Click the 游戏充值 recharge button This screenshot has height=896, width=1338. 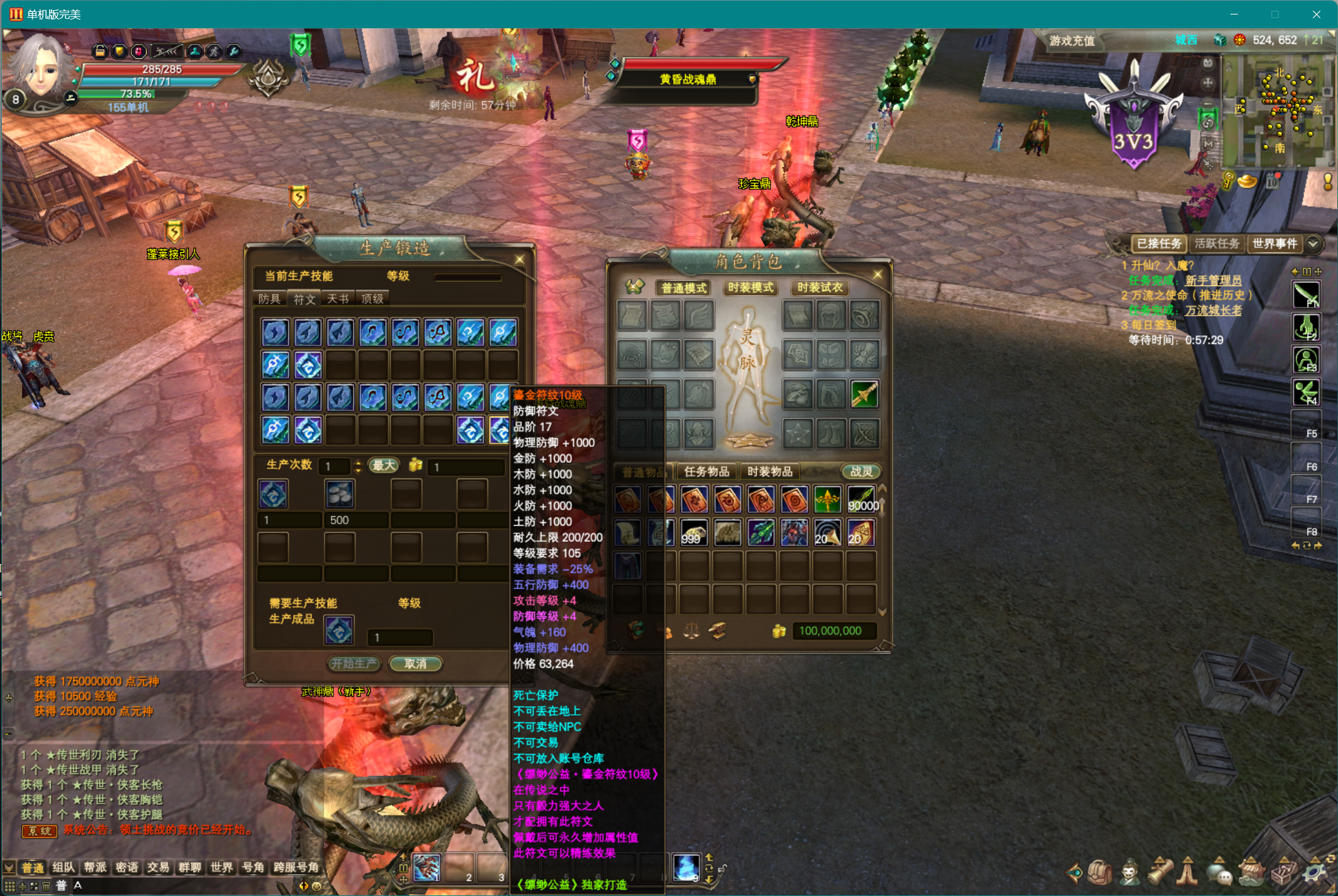coord(1072,41)
